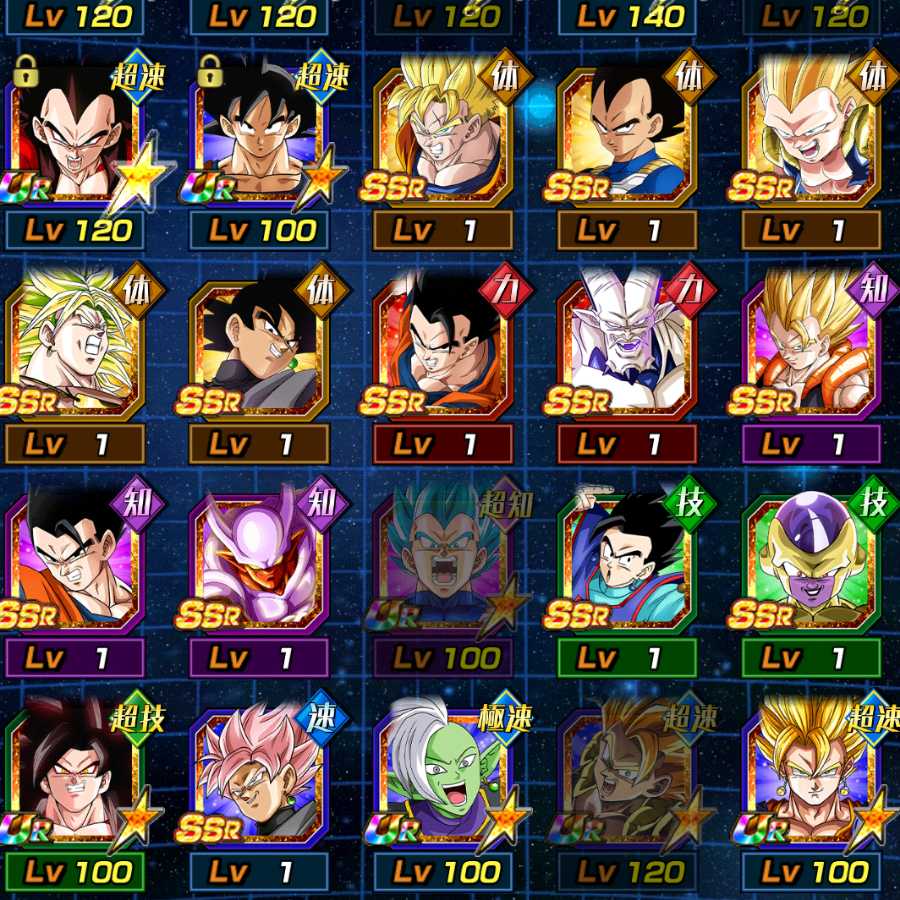Tap the SSR Broly card
900x900 pixels.
tap(77, 347)
